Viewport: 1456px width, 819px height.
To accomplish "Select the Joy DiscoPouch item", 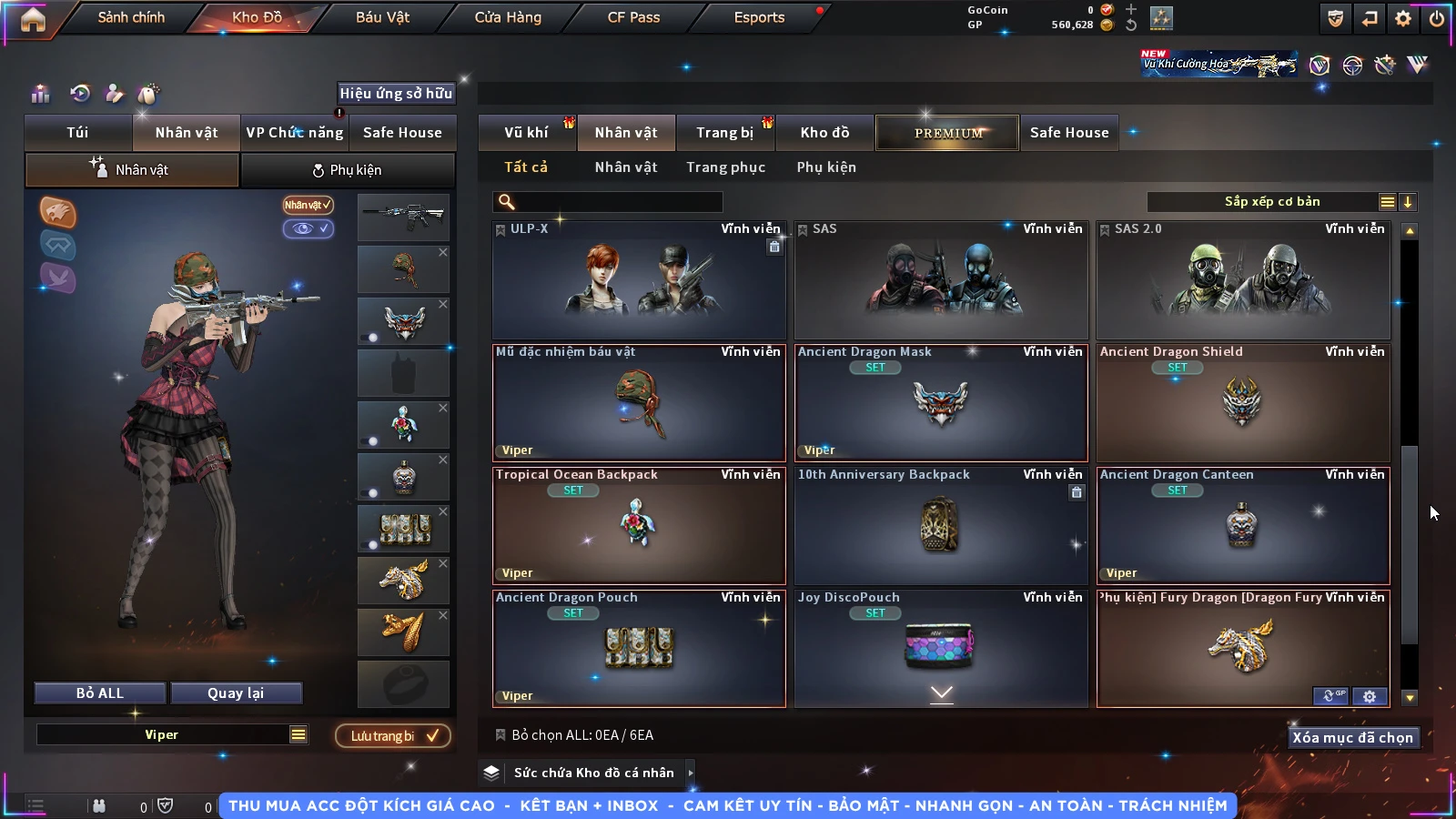I will click(941, 646).
